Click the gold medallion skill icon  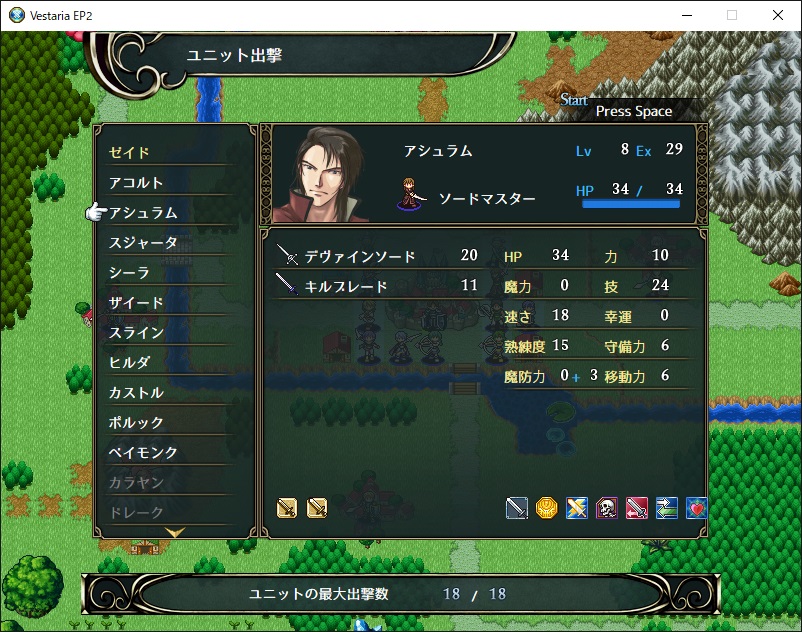(x=546, y=508)
